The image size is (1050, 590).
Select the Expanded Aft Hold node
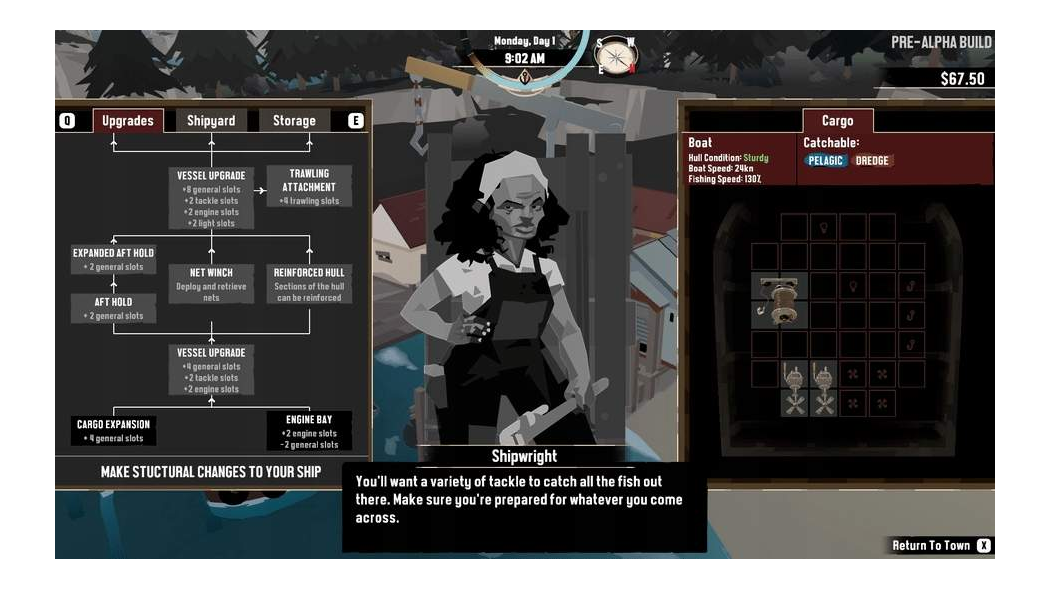tap(114, 260)
